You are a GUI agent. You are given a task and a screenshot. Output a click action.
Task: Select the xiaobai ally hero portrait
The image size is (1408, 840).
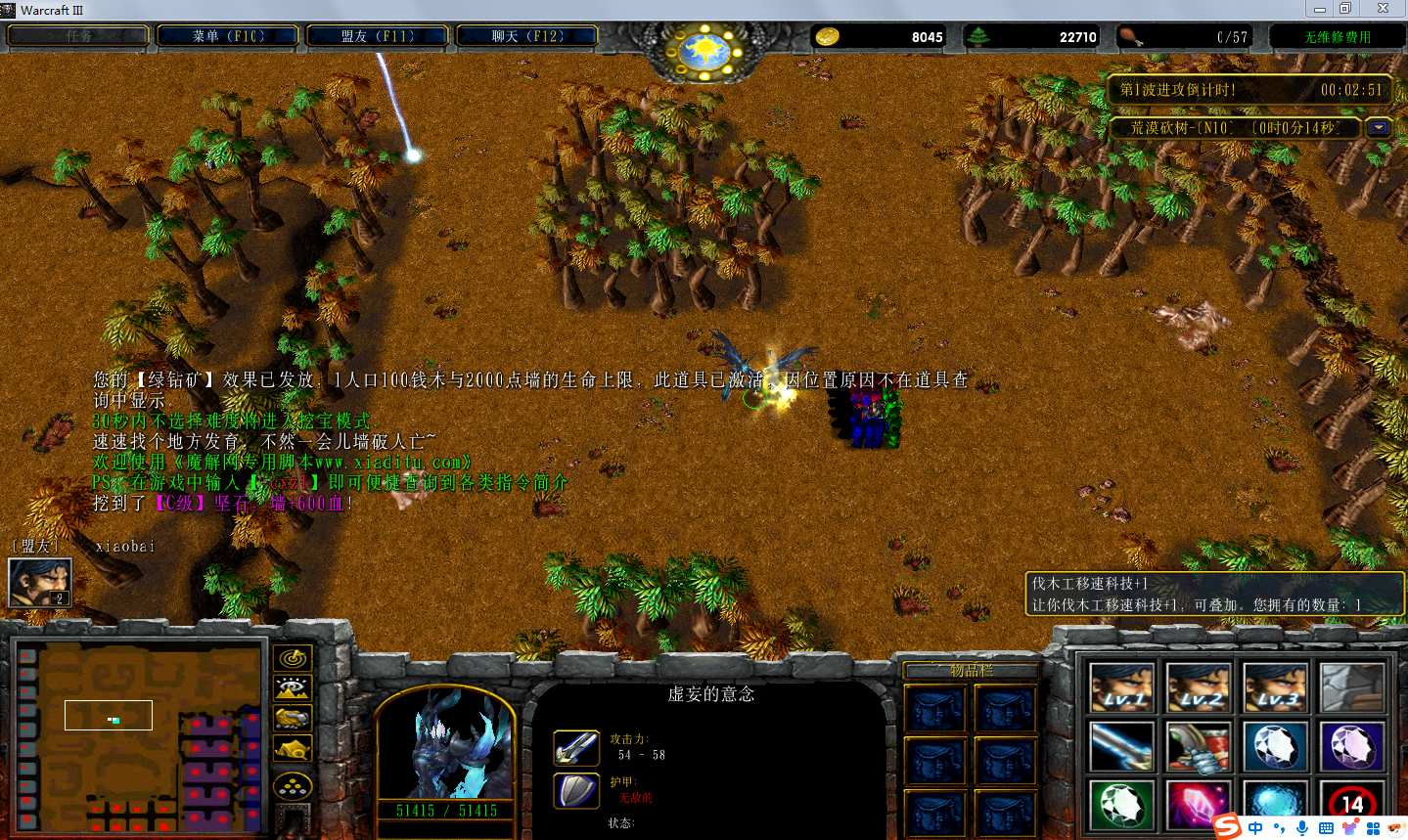coord(40,583)
